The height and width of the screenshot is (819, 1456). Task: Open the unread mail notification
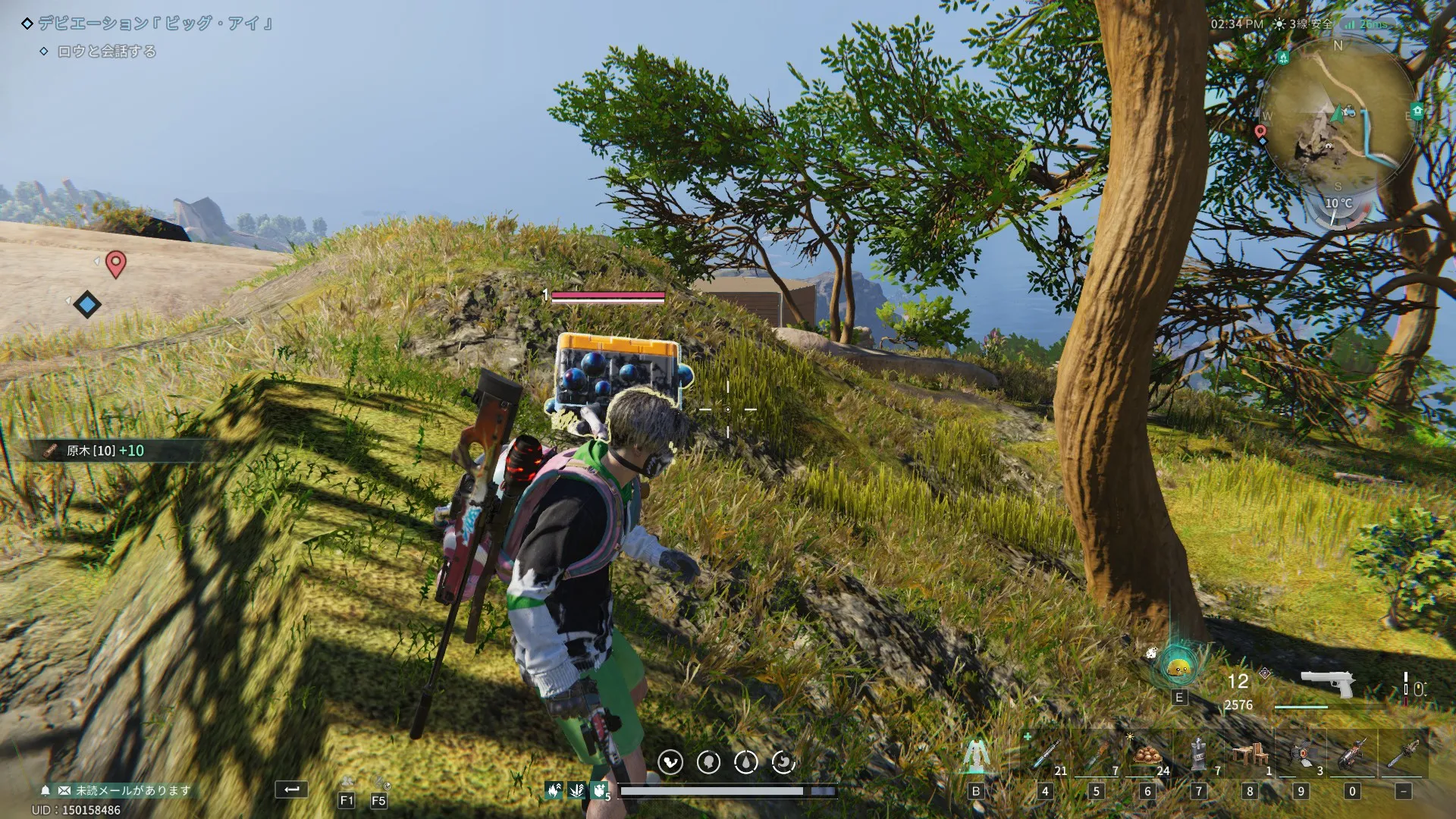tap(125, 790)
